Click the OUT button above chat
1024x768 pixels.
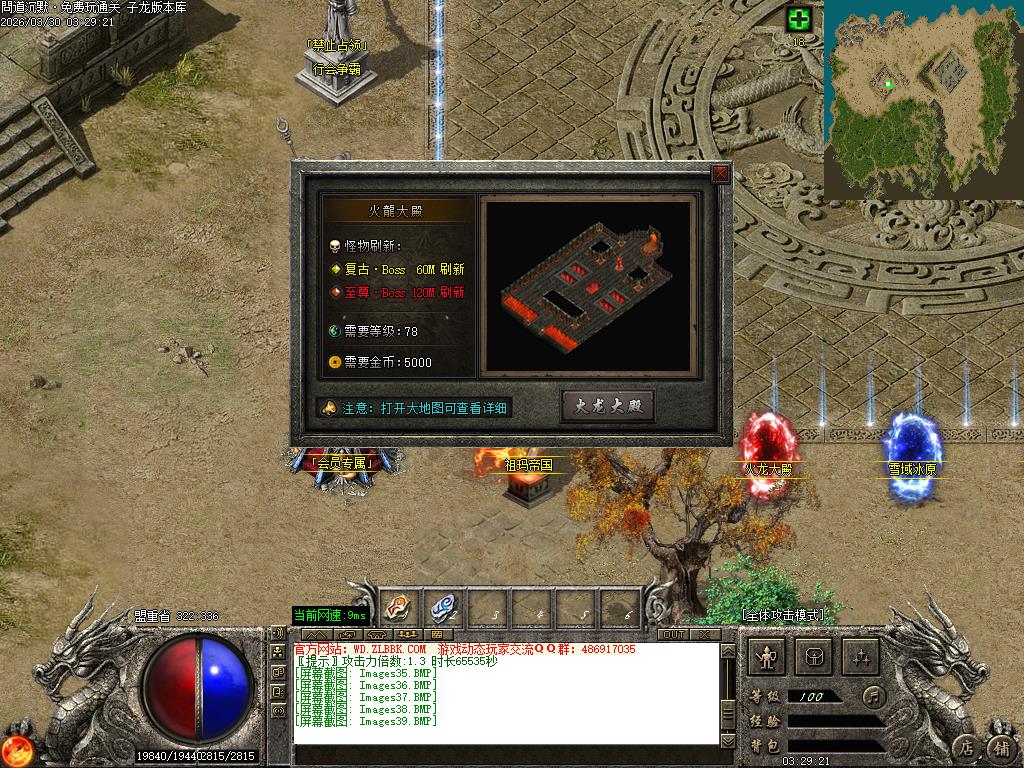click(x=674, y=634)
